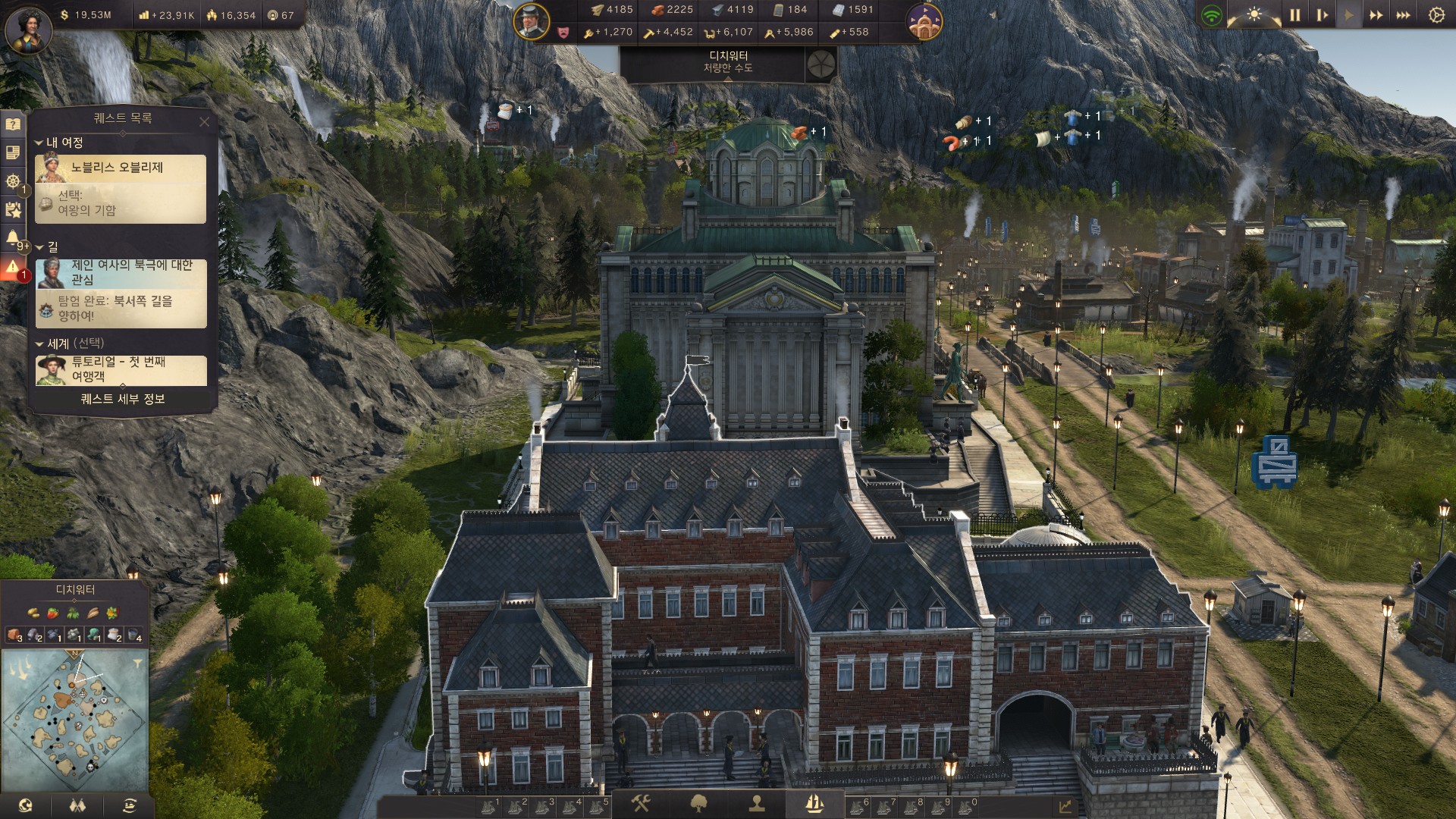Click the 디치워터 city name banner
1456x819 pixels.
(x=728, y=61)
